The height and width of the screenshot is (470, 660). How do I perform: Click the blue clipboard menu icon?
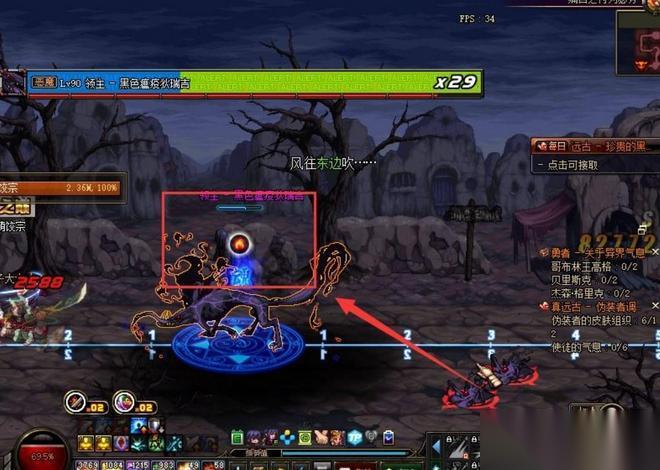click(387, 437)
